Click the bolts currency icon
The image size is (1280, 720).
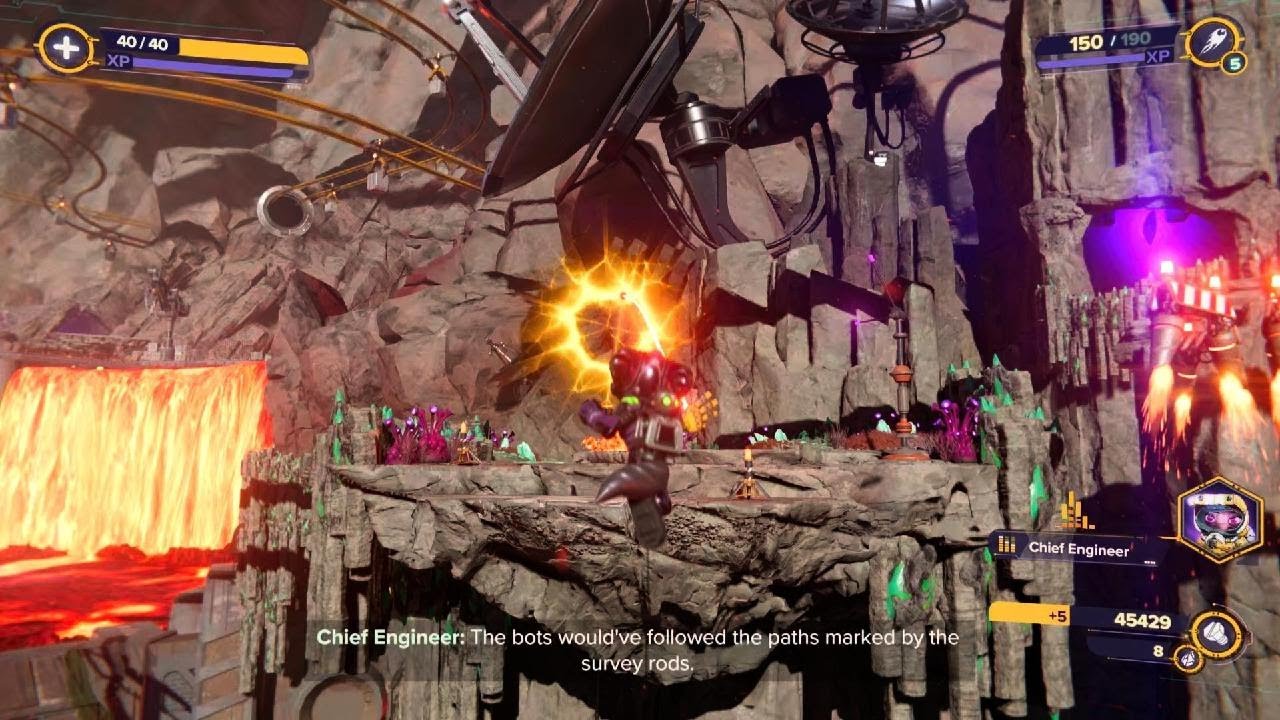1218,633
